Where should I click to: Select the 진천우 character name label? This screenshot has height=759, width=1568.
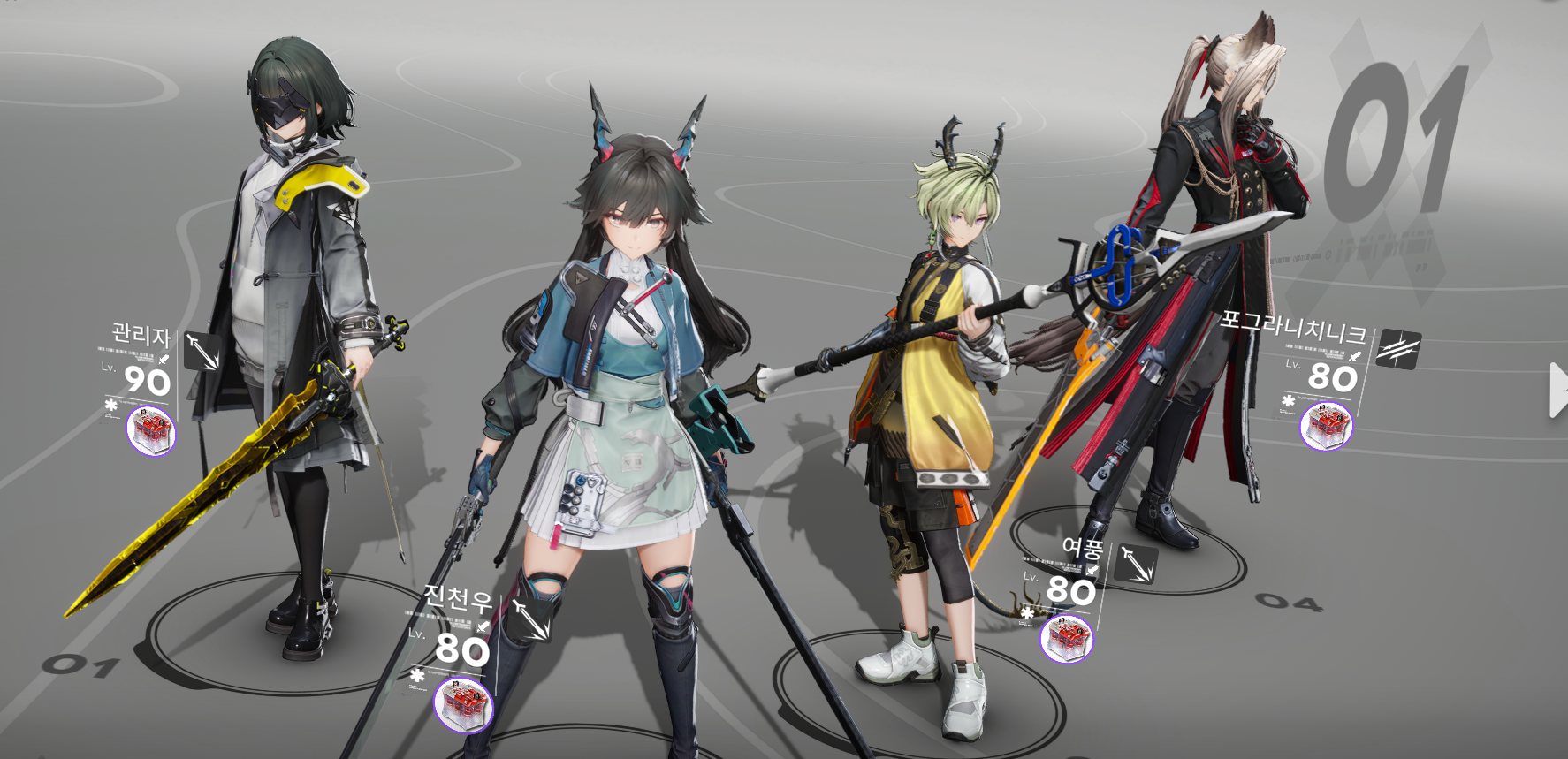pos(457,598)
